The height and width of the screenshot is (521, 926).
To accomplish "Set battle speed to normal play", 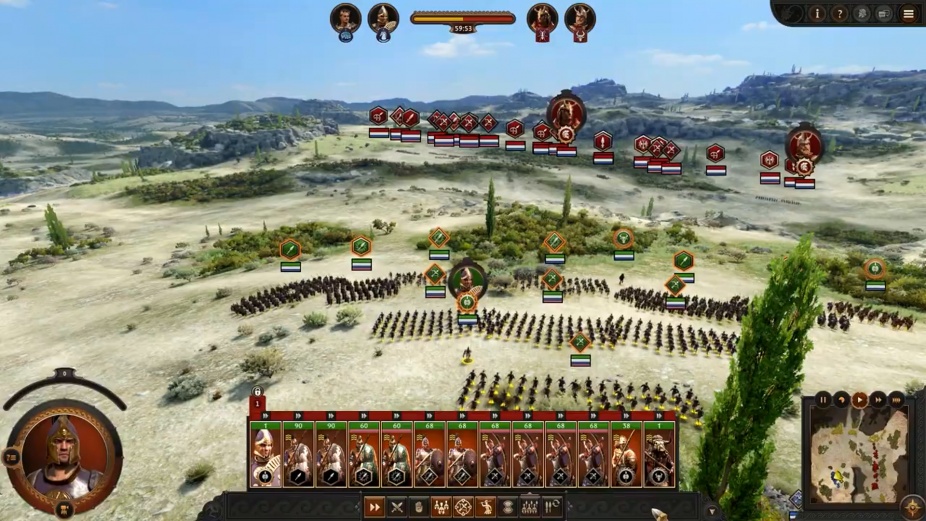I will pos(860,400).
